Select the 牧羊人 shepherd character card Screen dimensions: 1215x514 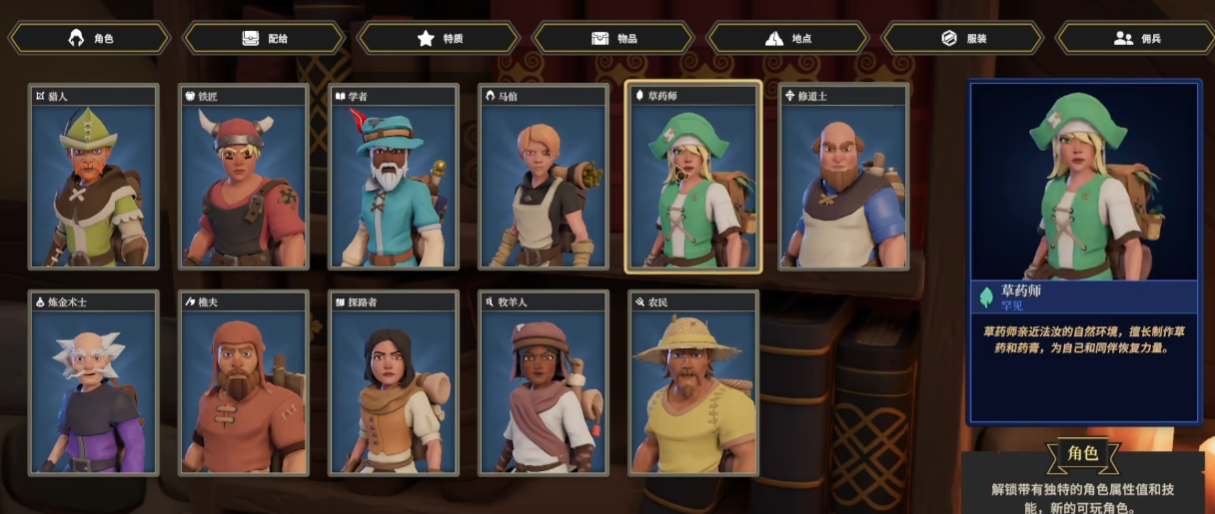(x=544, y=384)
